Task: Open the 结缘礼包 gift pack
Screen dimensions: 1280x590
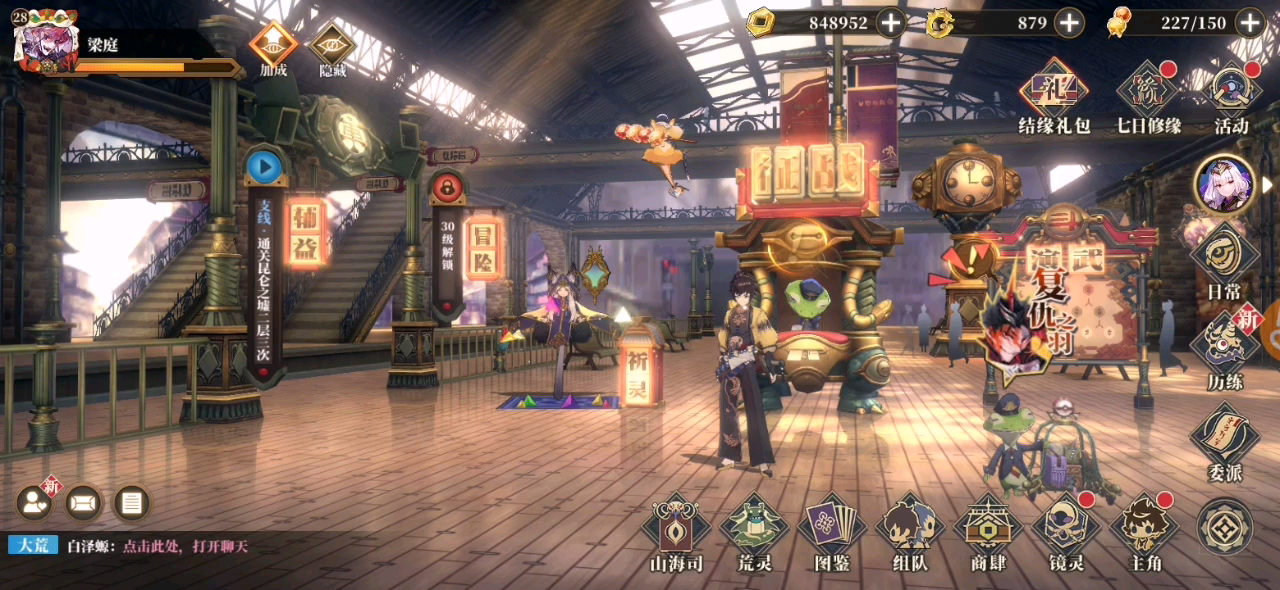Action: [x=1052, y=97]
